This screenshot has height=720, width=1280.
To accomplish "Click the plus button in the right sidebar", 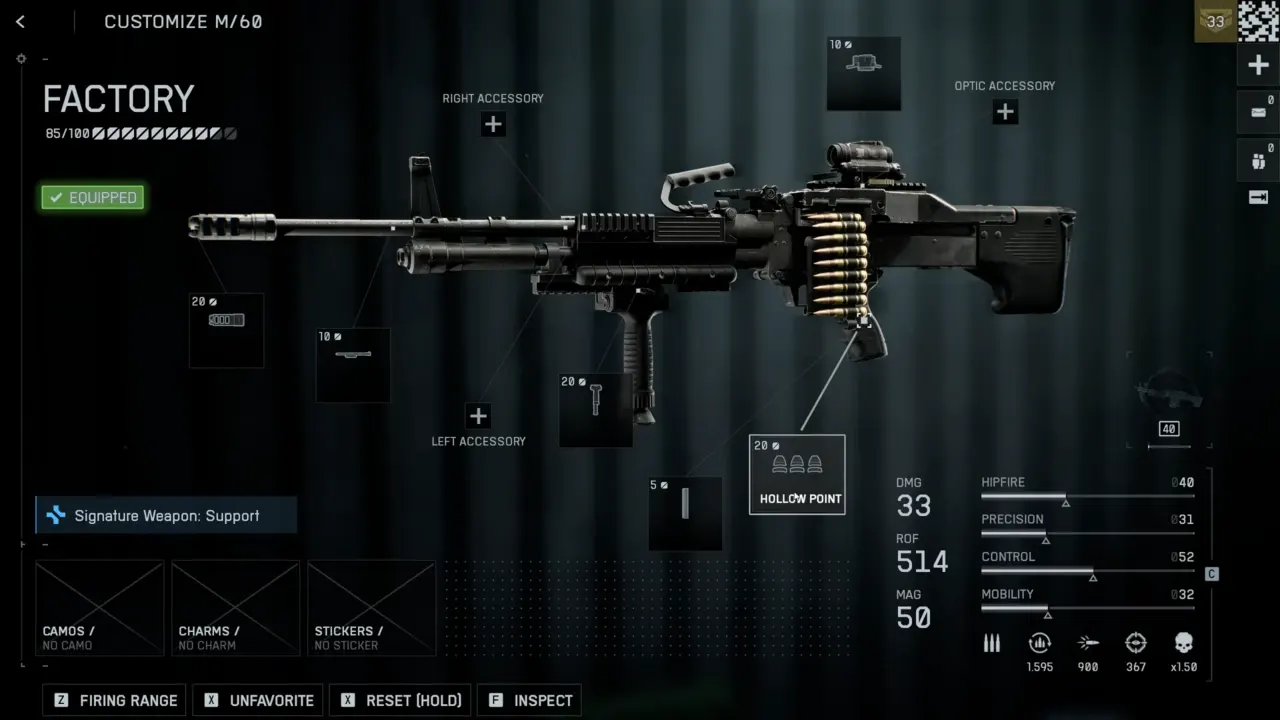I will tap(1258, 66).
